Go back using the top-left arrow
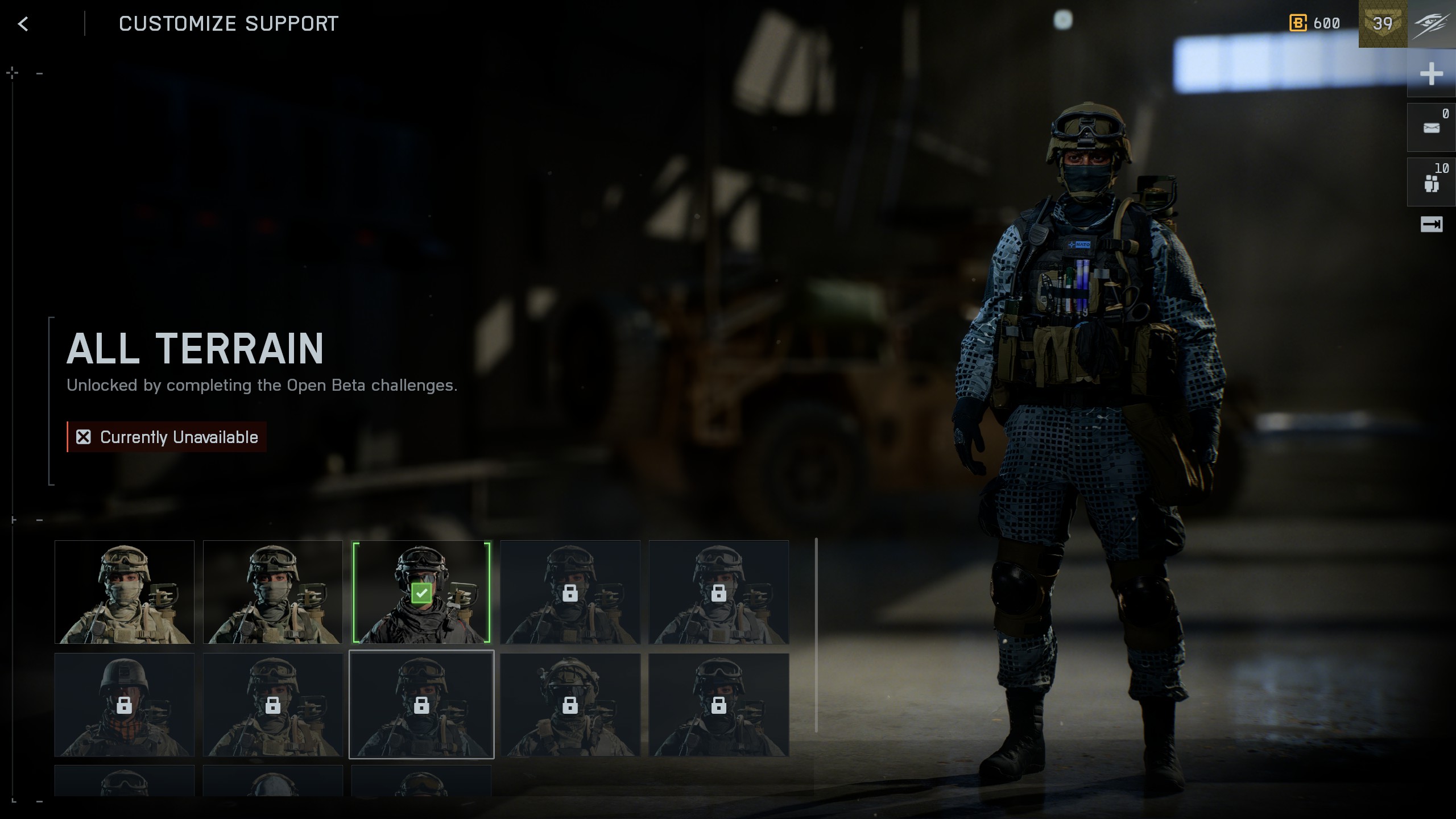The width and height of the screenshot is (1456, 819). 23,24
